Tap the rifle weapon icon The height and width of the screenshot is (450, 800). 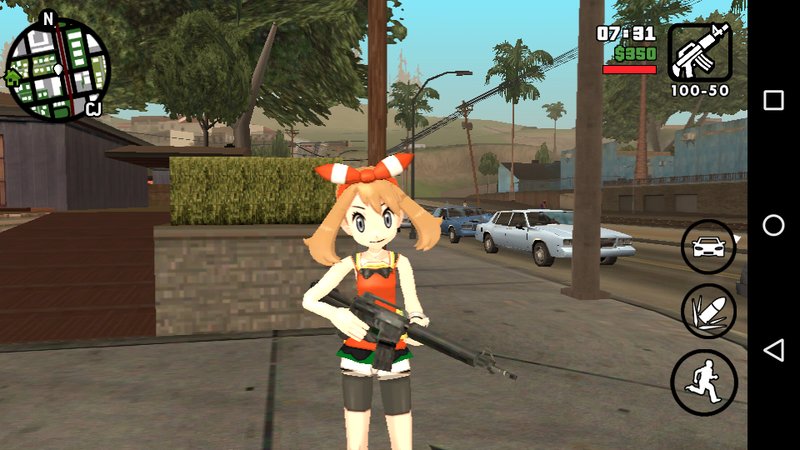click(699, 52)
